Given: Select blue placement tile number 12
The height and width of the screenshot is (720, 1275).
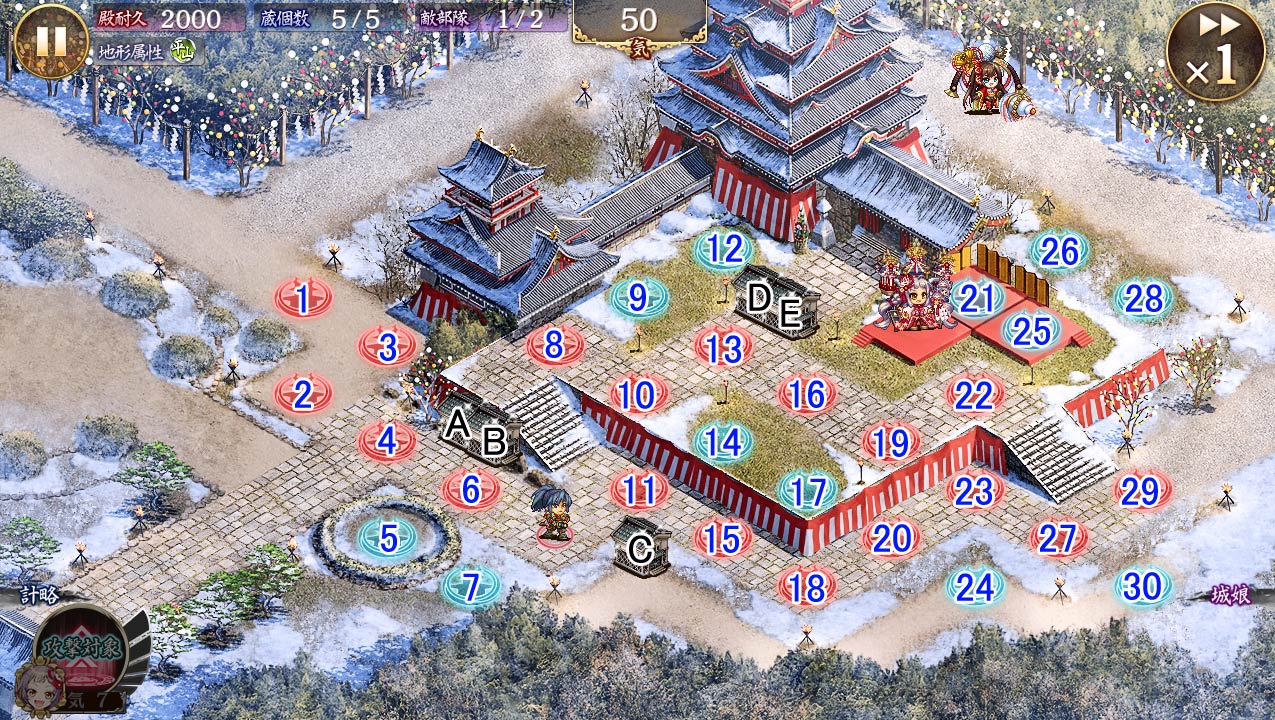Looking at the screenshot, I should [x=723, y=249].
